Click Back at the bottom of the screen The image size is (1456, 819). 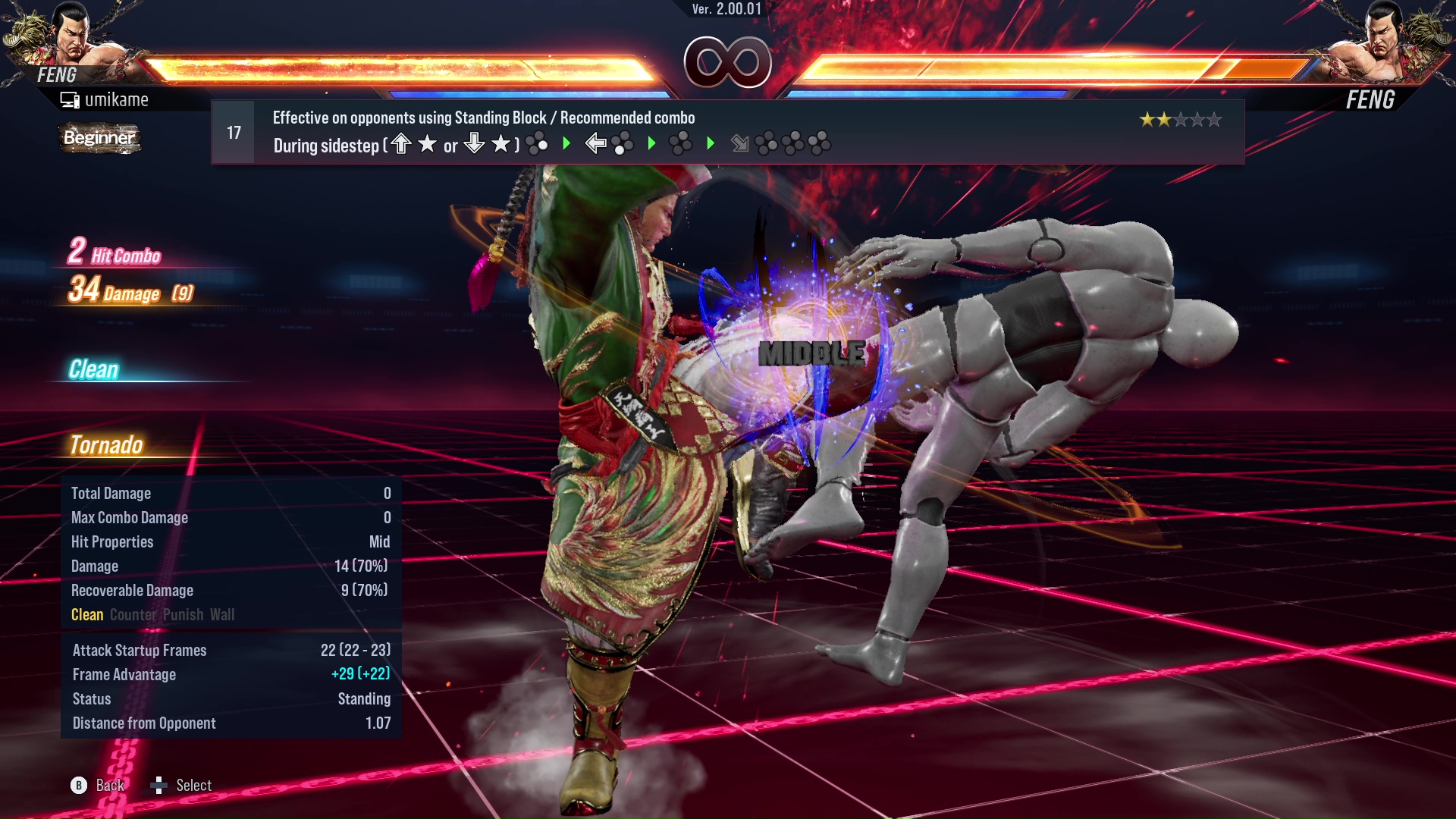point(108,785)
